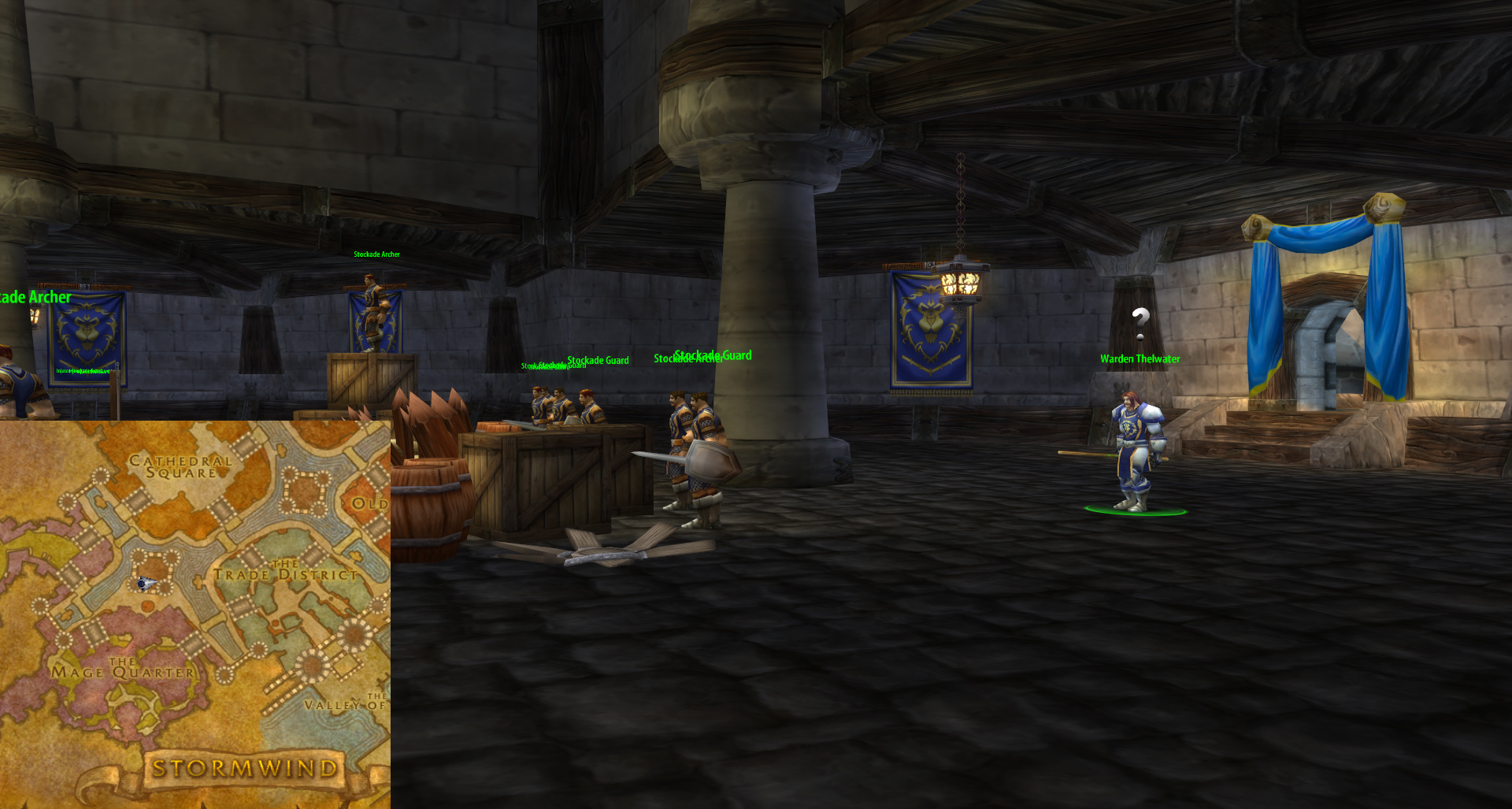The image size is (1512, 809).
Task: Select the Warden Thelwater nameplate
Action: [1140, 359]
